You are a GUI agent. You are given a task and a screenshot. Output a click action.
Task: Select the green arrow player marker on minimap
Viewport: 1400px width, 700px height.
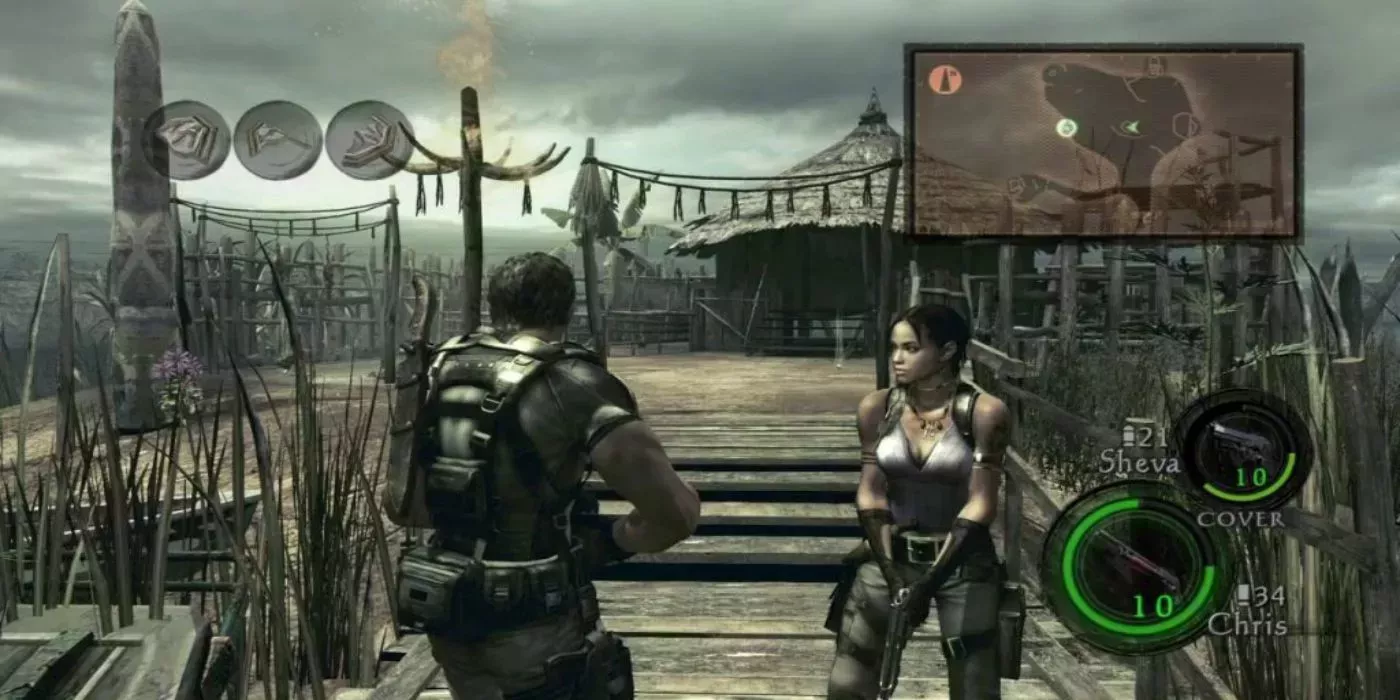[x=1131, y=127]
